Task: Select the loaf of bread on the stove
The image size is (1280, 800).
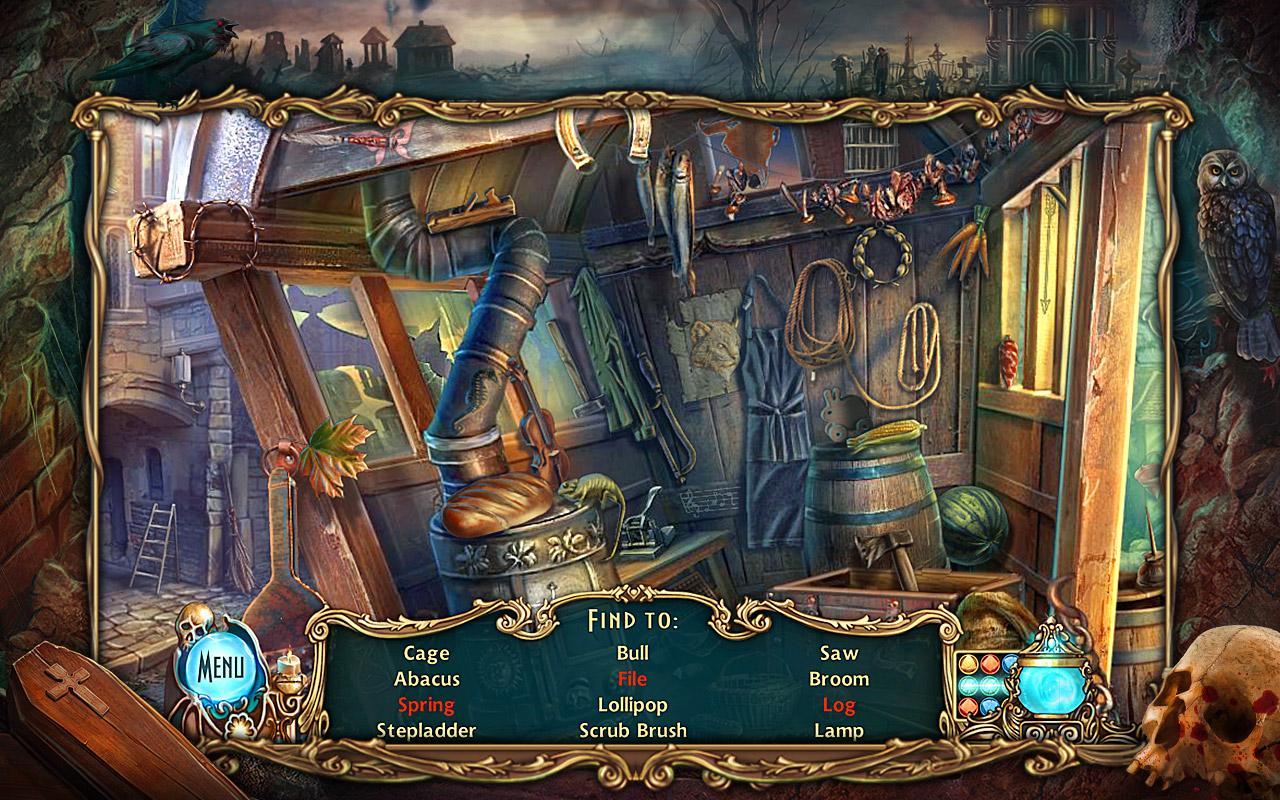Action: [x=500, y=500]
